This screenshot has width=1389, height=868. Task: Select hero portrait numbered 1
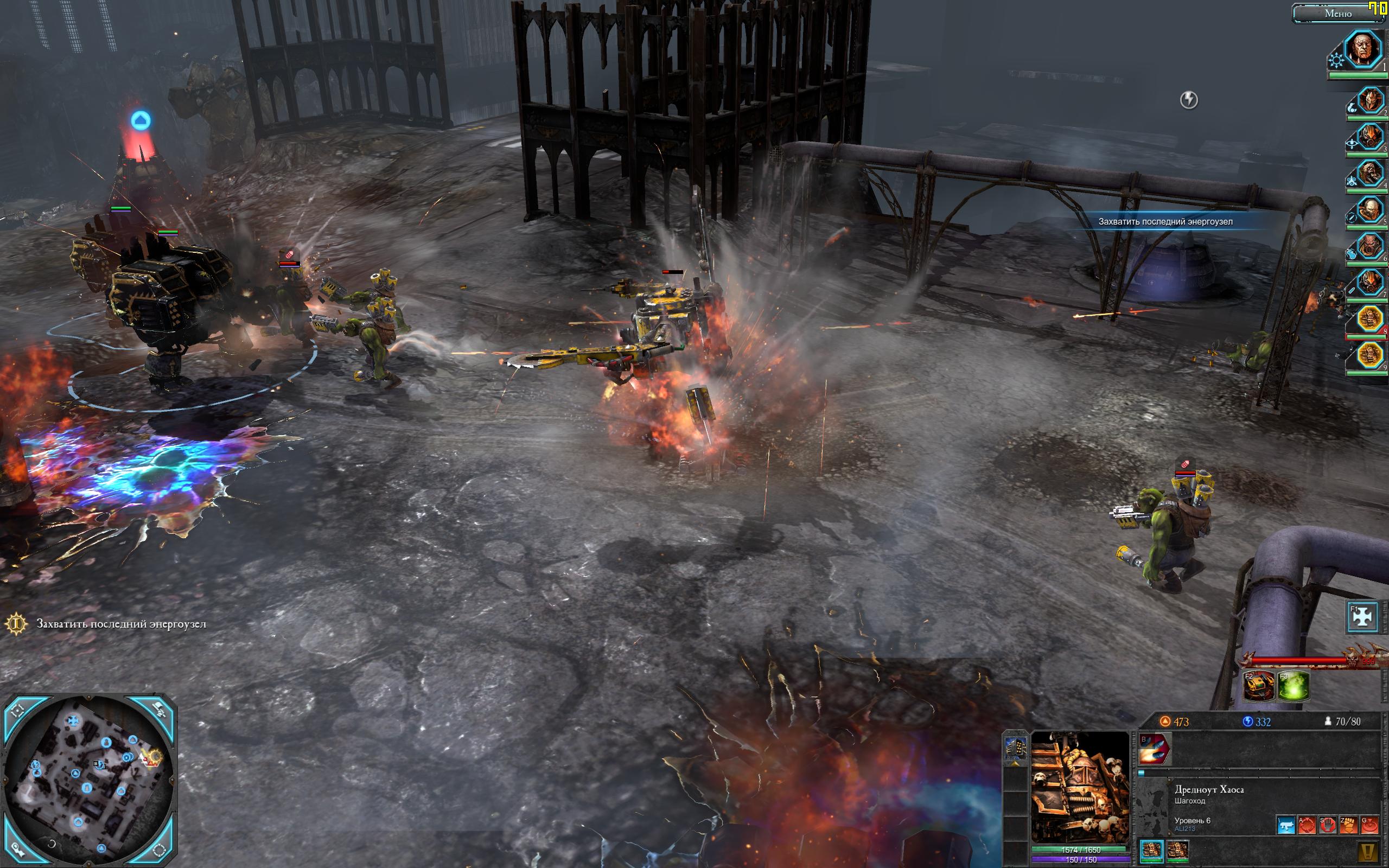point(1365,49)
